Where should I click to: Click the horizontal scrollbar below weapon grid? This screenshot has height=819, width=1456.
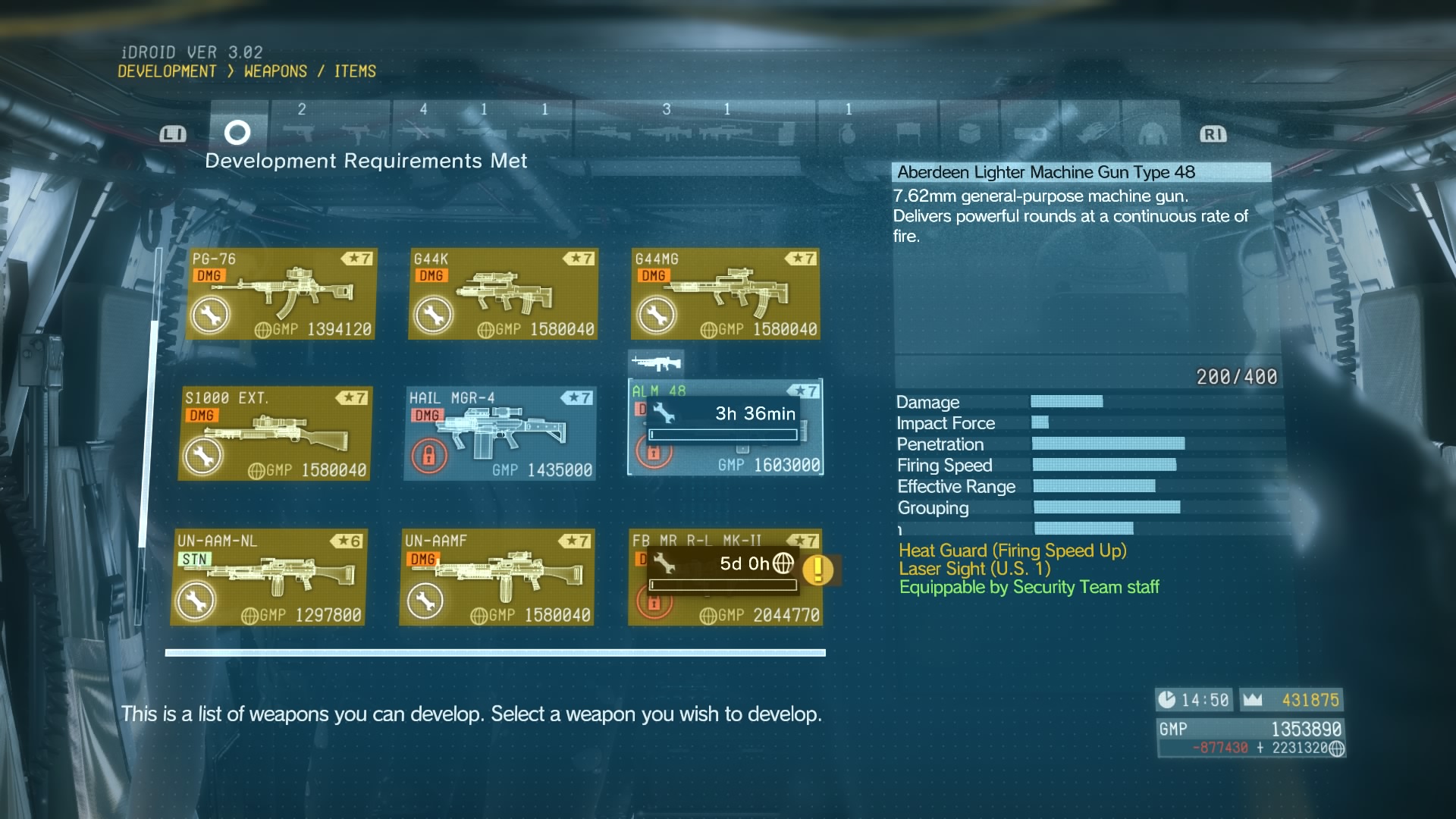[x=495, y=653]
